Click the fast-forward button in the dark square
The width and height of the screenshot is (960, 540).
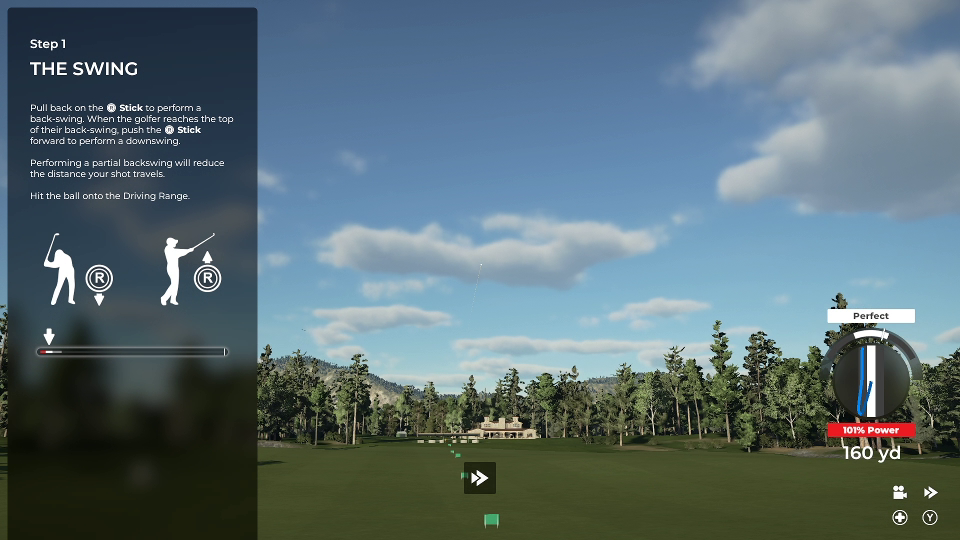pyautogui.click(x=480, y=478)
